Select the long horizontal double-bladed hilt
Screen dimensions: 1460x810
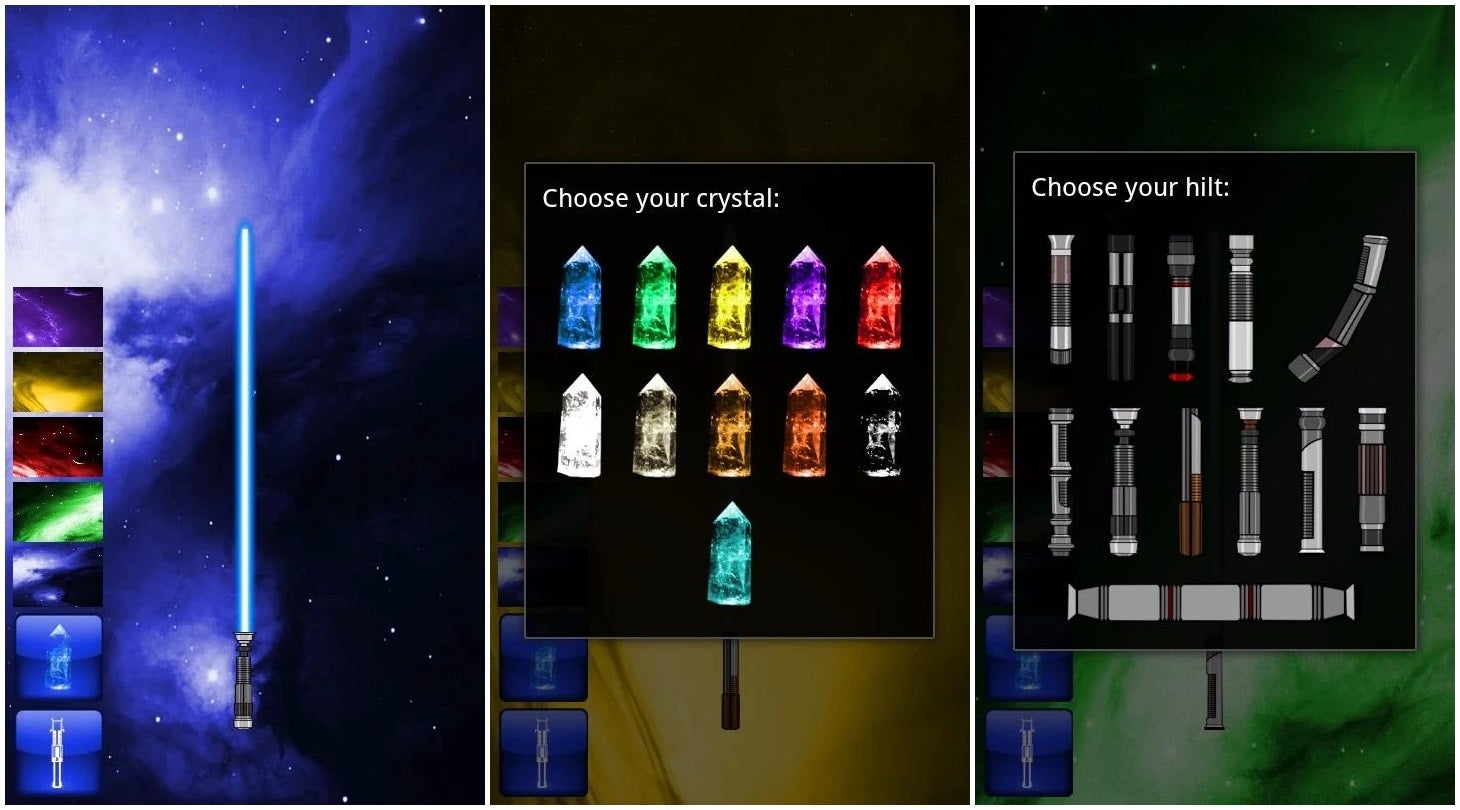[x=1211, y=602]
